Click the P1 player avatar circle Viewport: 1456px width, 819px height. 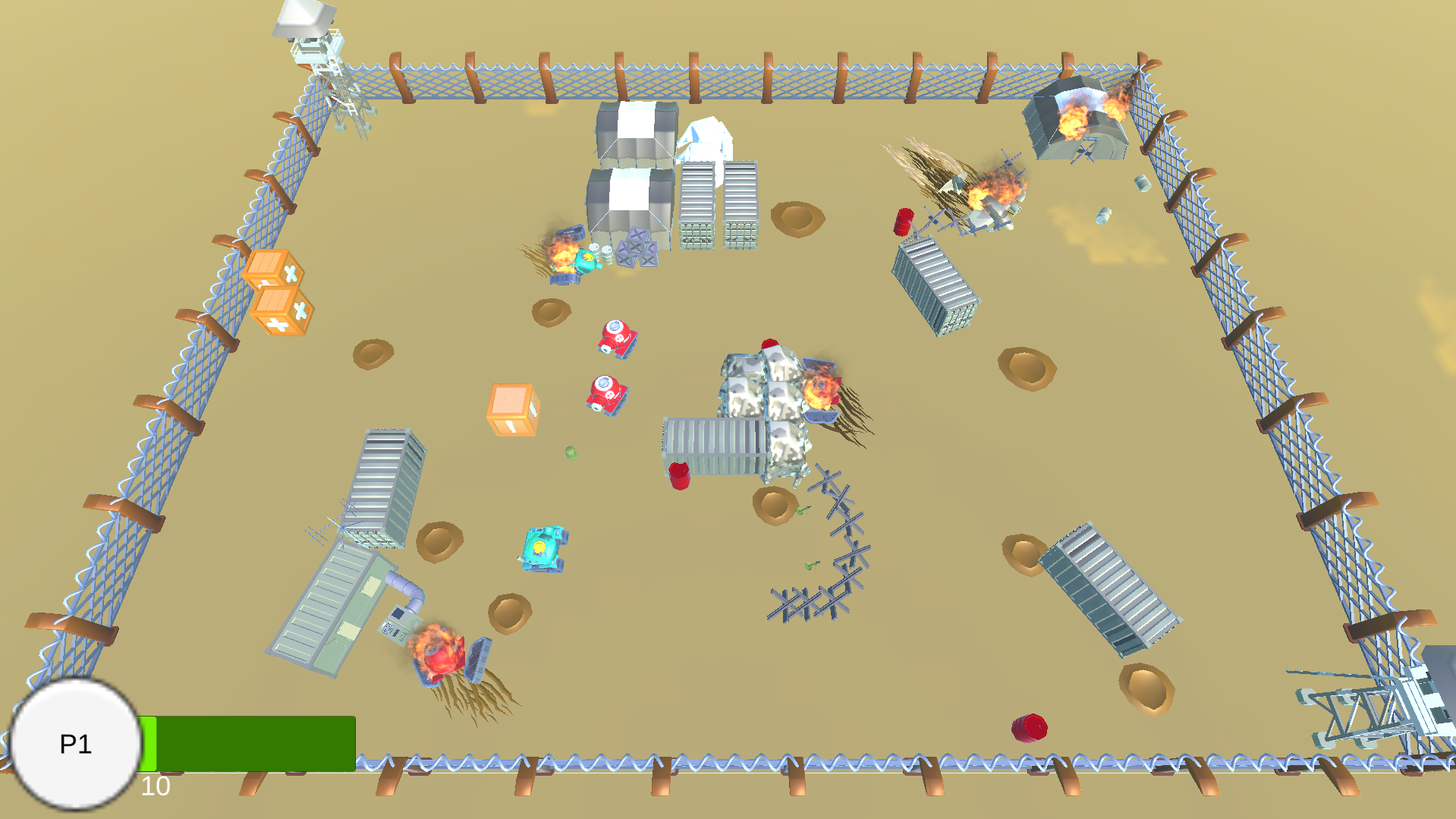74,745
